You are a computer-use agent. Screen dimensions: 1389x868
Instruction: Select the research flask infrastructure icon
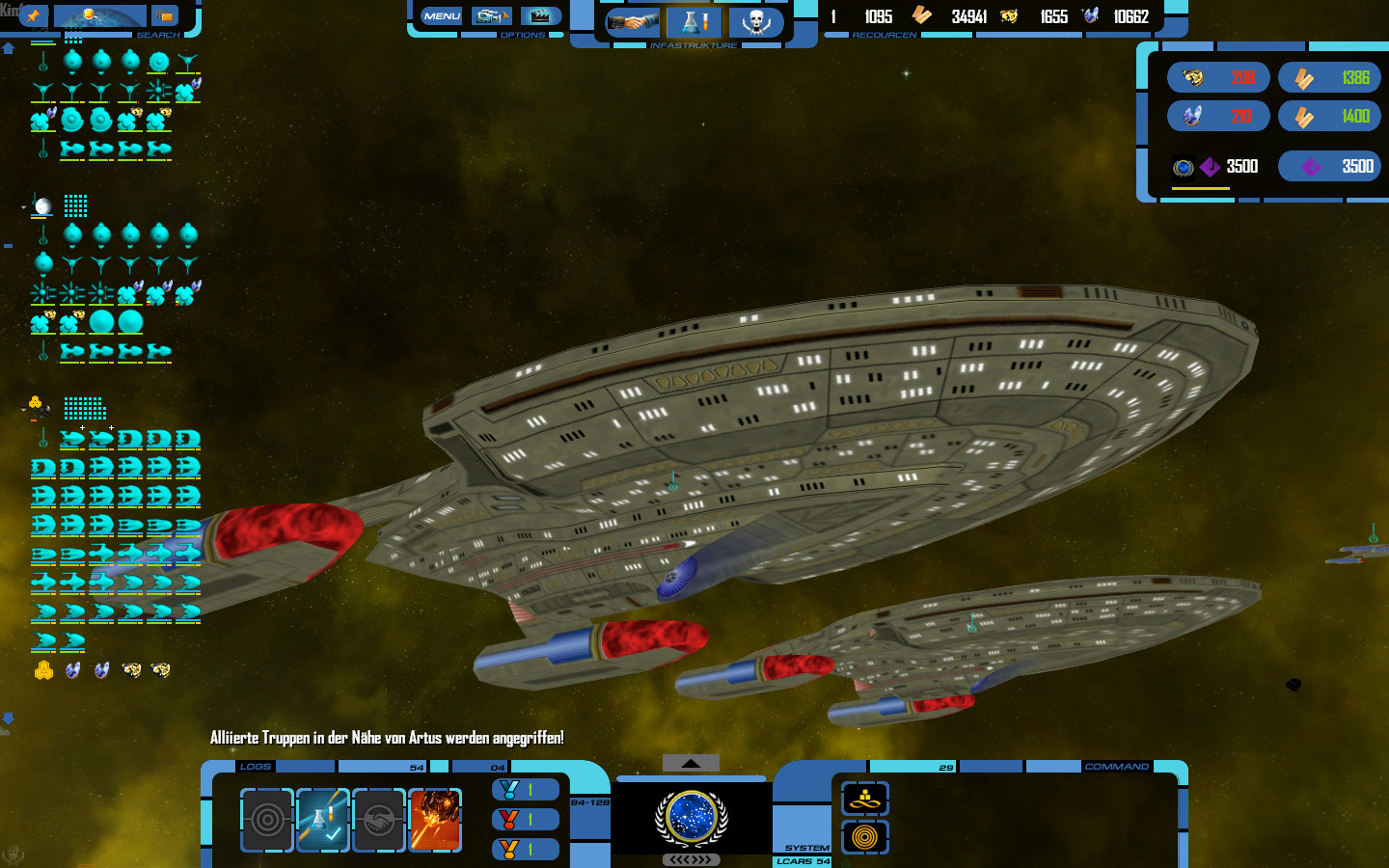(694, 22)
